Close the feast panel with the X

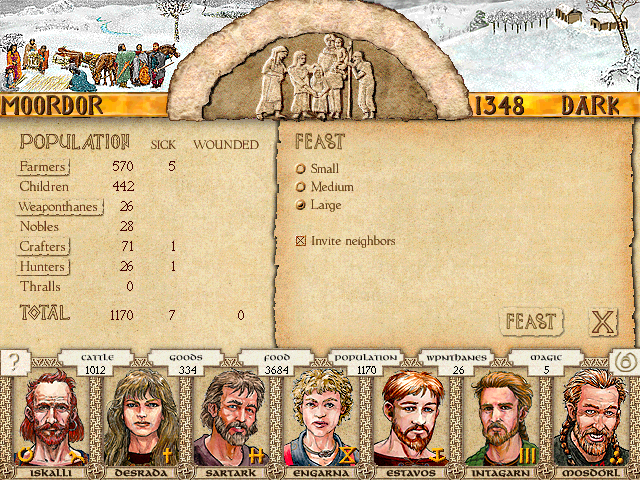pyautogui.click(x=601, y=322)
